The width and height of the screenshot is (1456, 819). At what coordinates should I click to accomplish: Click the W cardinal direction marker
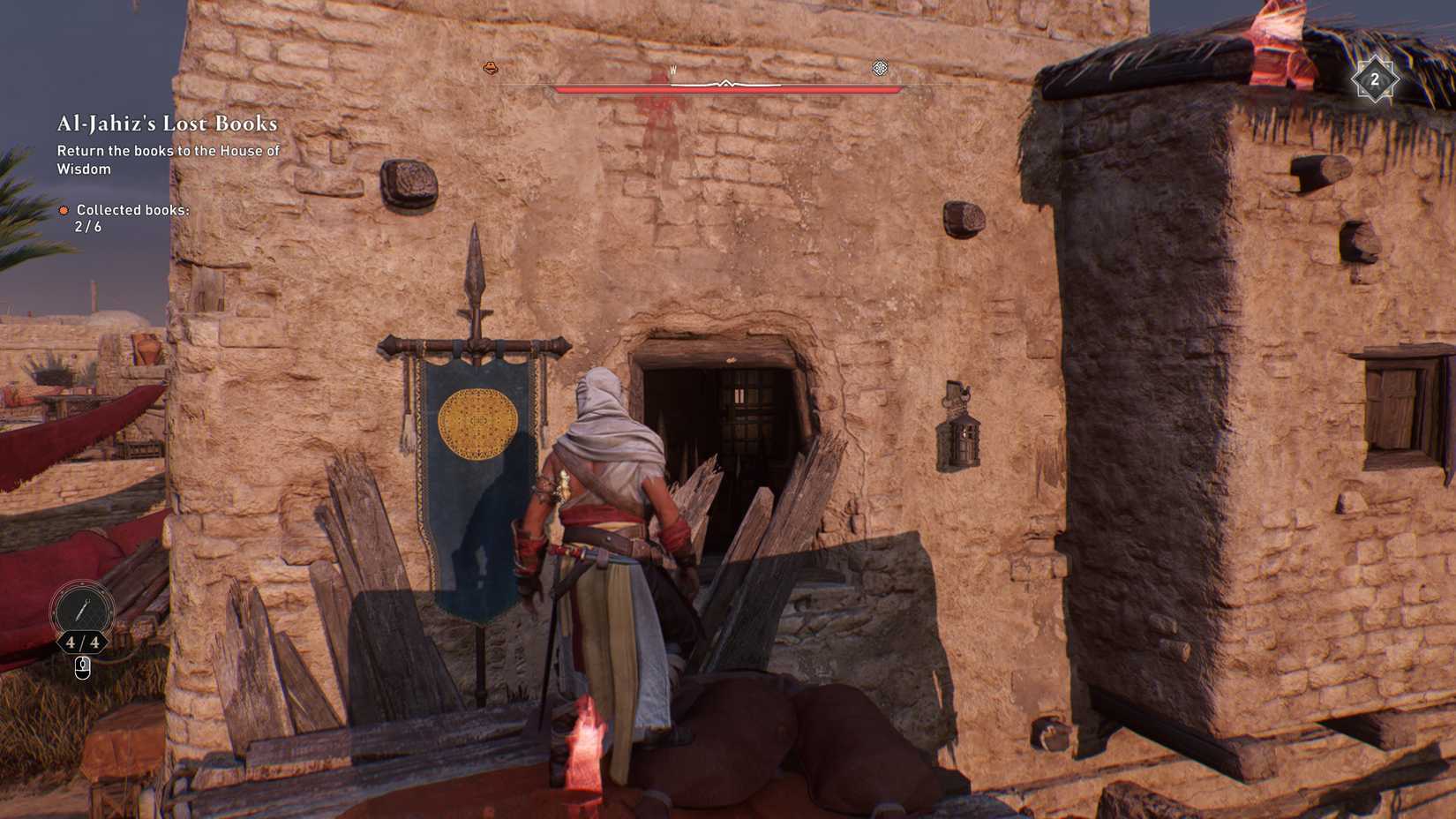click(672, 70)
